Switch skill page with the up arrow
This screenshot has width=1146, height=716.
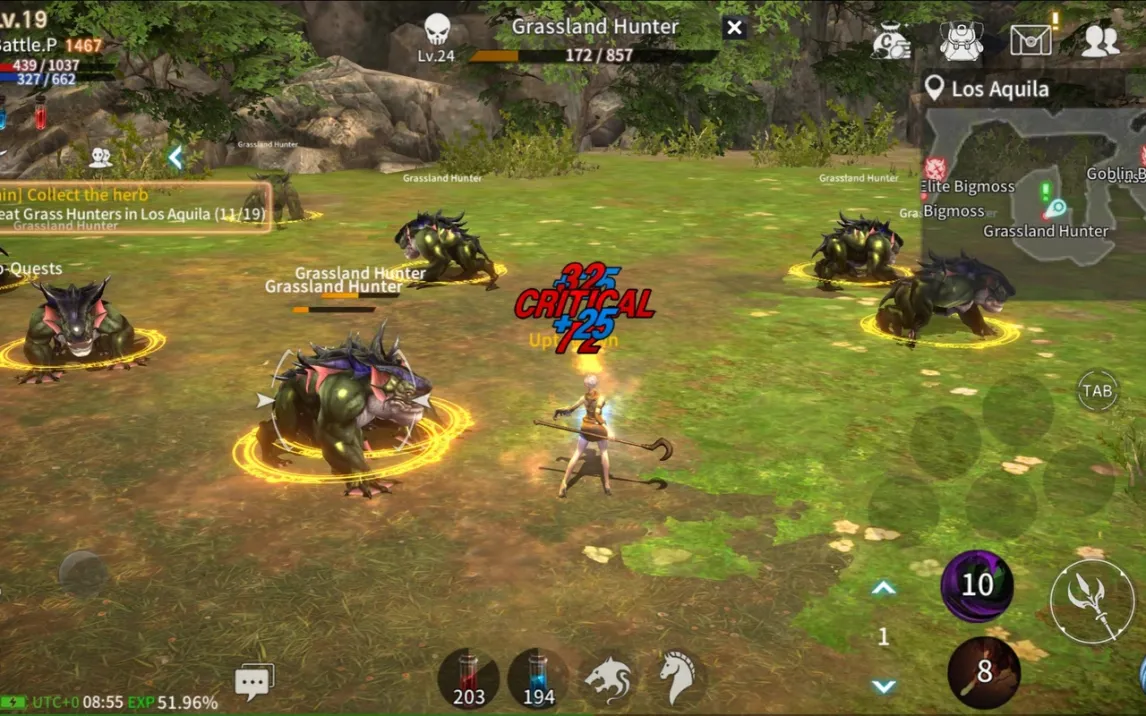pos(883,589)
